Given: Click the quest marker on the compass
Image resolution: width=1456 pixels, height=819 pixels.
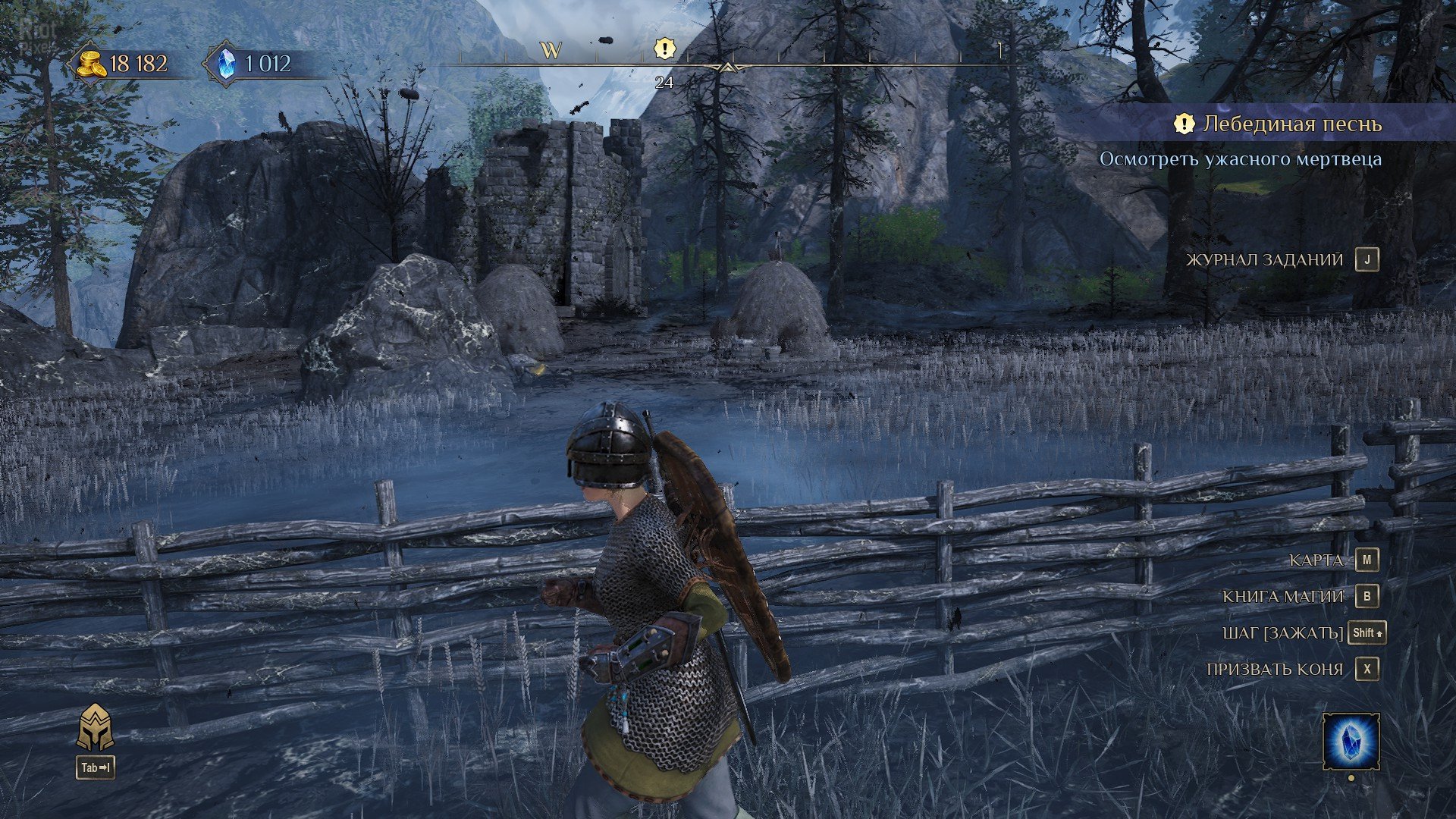Looking at the screenshot, I should (664, 50).
